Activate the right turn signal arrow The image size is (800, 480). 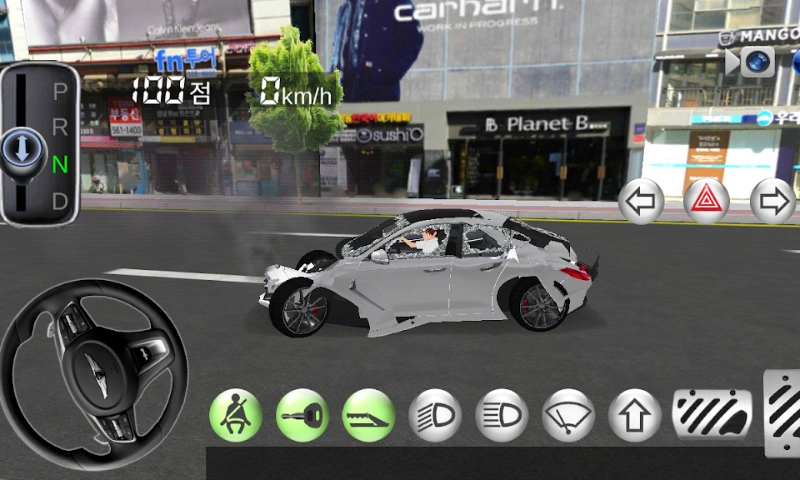(772, 202)
